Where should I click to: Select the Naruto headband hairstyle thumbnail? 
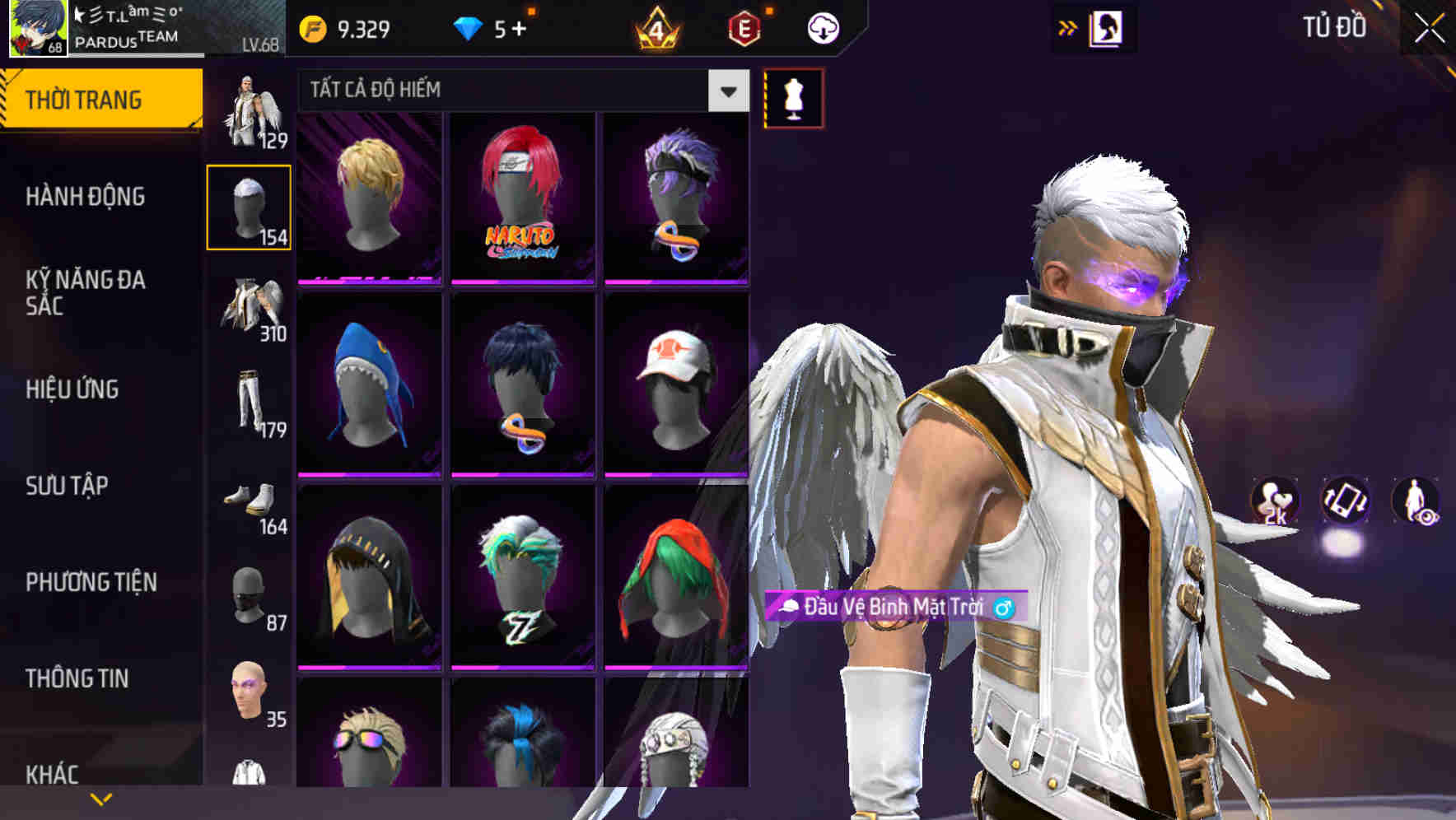520,198
